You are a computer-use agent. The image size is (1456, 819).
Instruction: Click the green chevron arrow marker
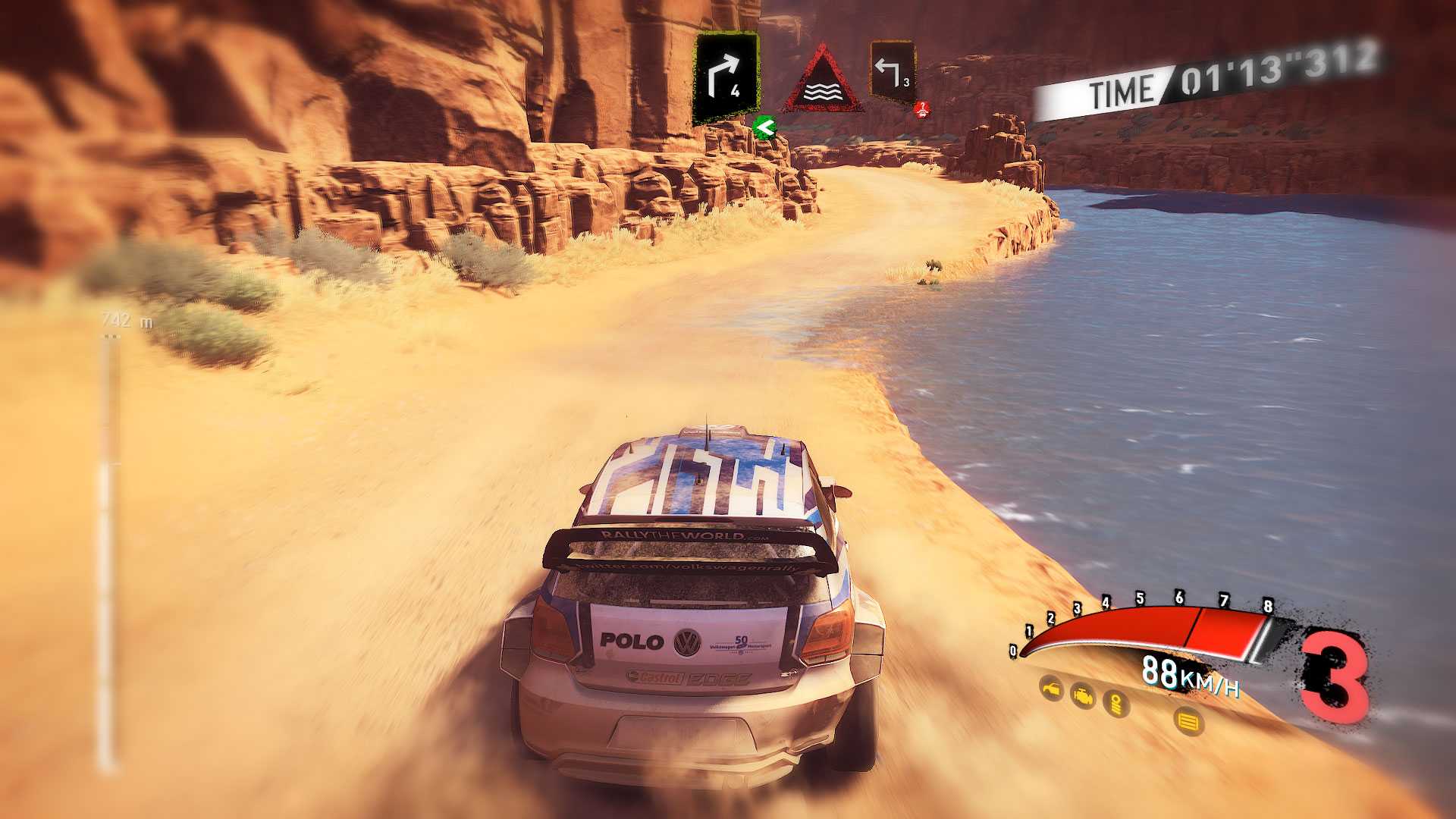pos(764,127)
